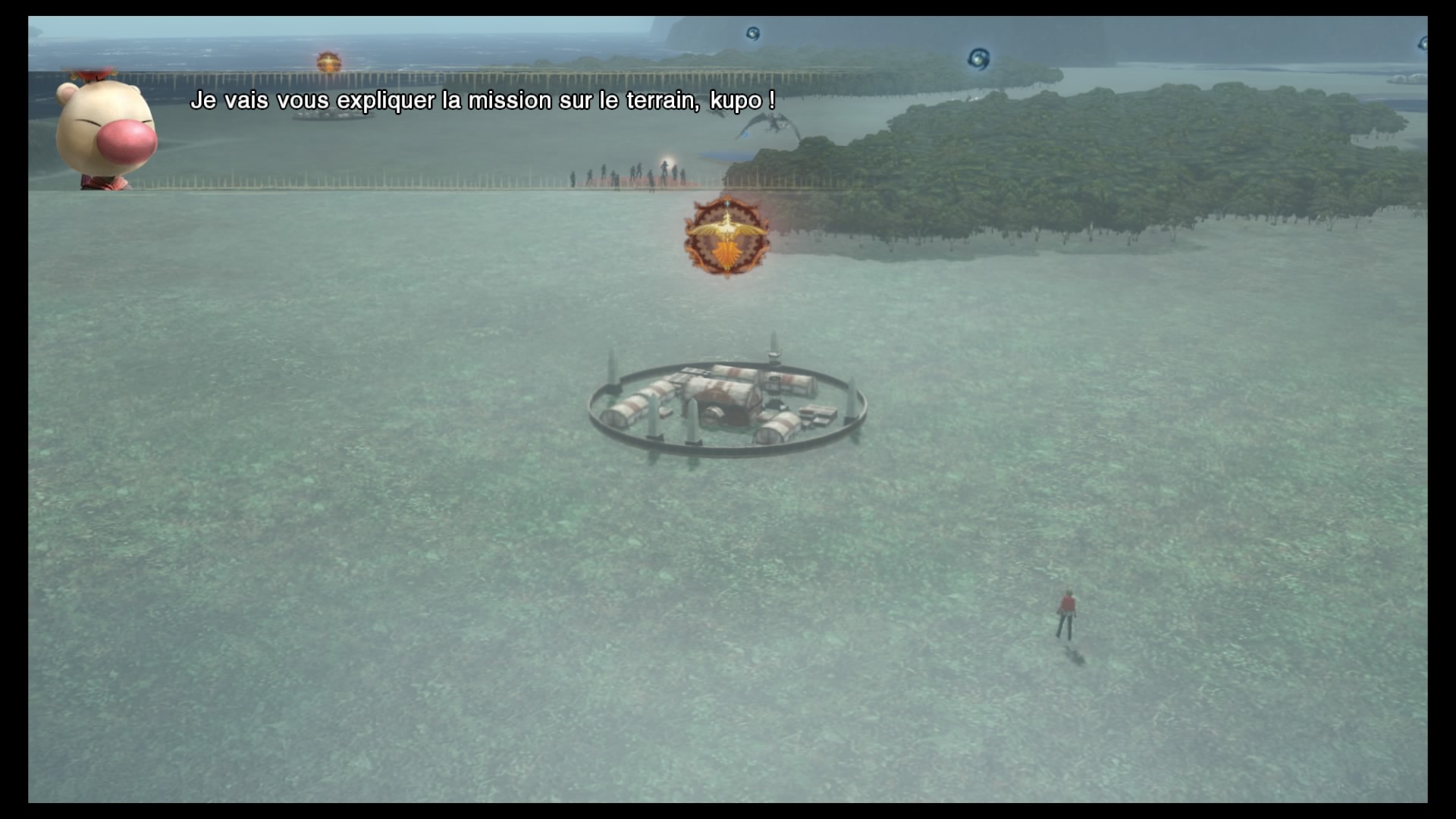Select the large phoenix emblem above the camp
Image resolution: width=1456 pixels, height=819 pixels.
click(726, 237)
